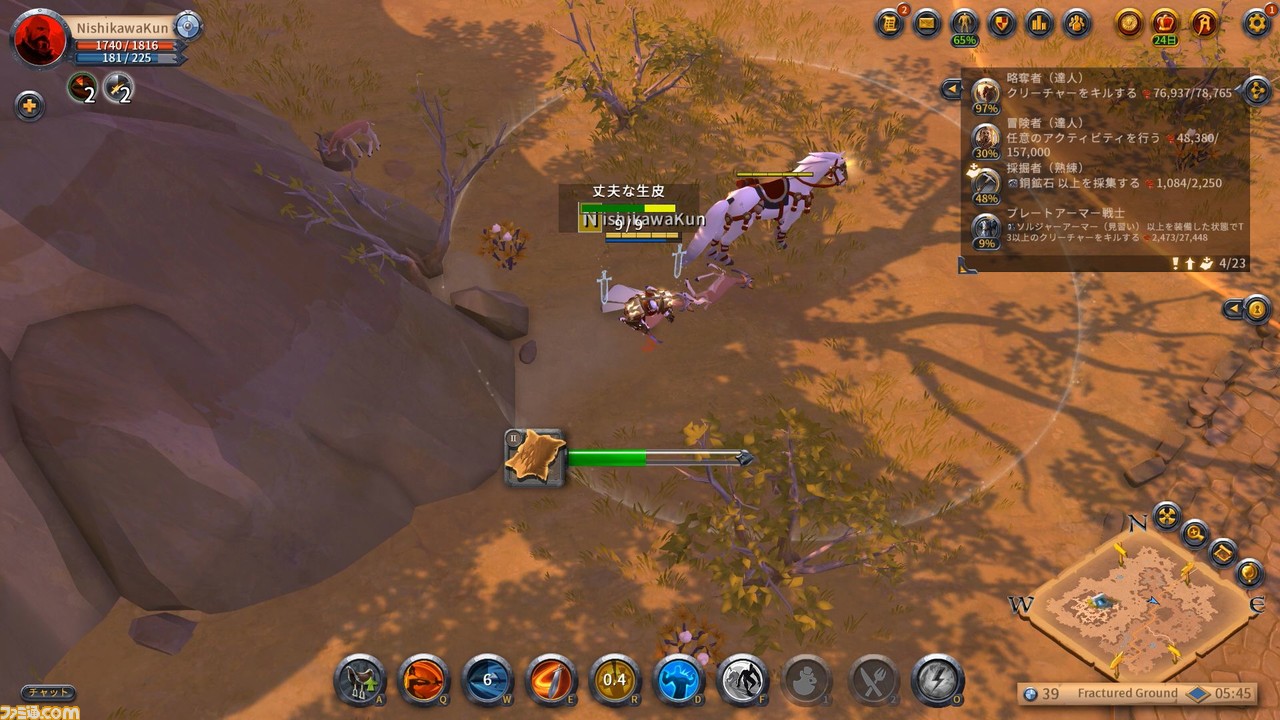Open the premium crown icon
This screenshot has height=720, width=1280.
(x=1165, y=22)
